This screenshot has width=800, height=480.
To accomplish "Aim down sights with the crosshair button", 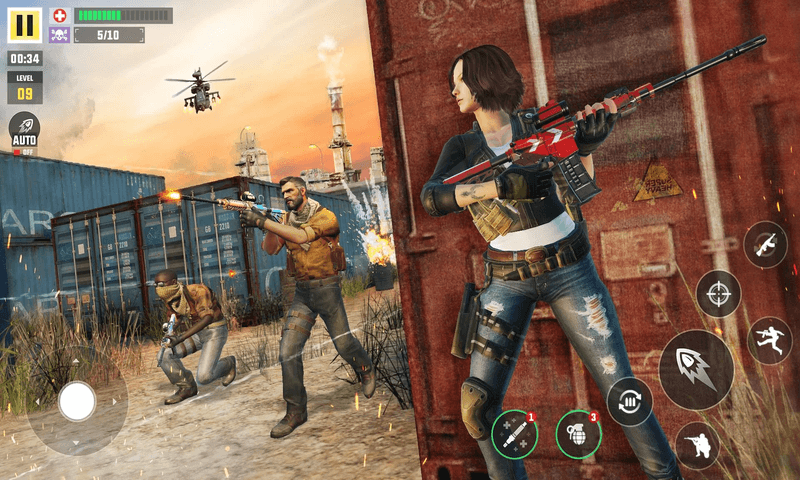I will (718, 294).
